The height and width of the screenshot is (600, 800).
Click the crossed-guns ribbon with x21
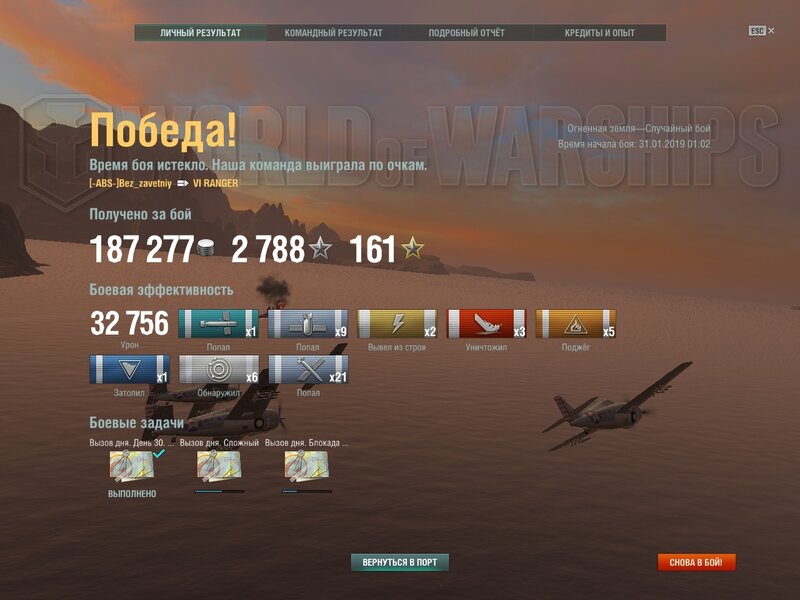point(307,370)
